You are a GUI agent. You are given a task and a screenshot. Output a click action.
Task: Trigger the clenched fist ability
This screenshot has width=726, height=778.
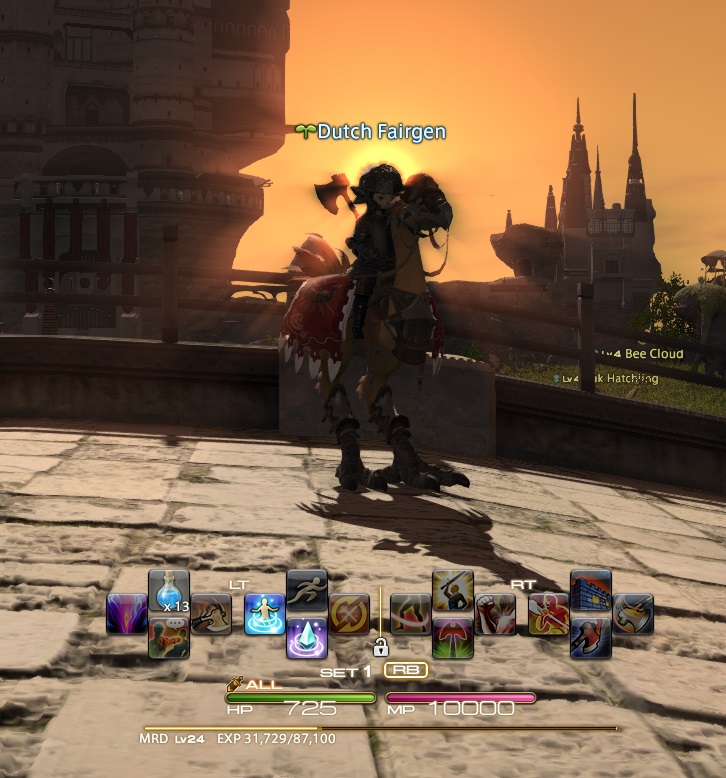(x=495, y=614)
